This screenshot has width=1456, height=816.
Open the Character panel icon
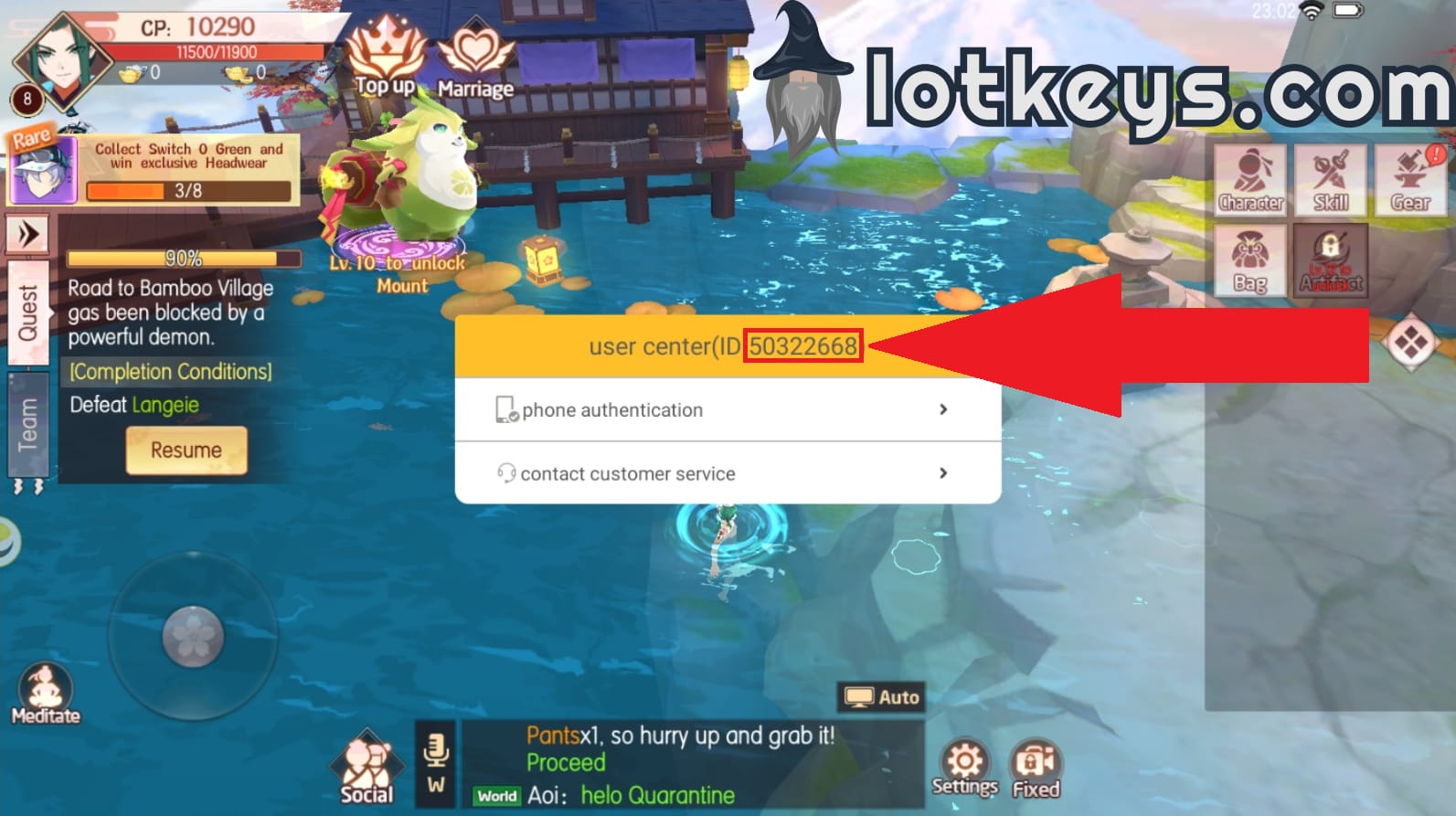pyautogui.click(x=1250, y=179)
